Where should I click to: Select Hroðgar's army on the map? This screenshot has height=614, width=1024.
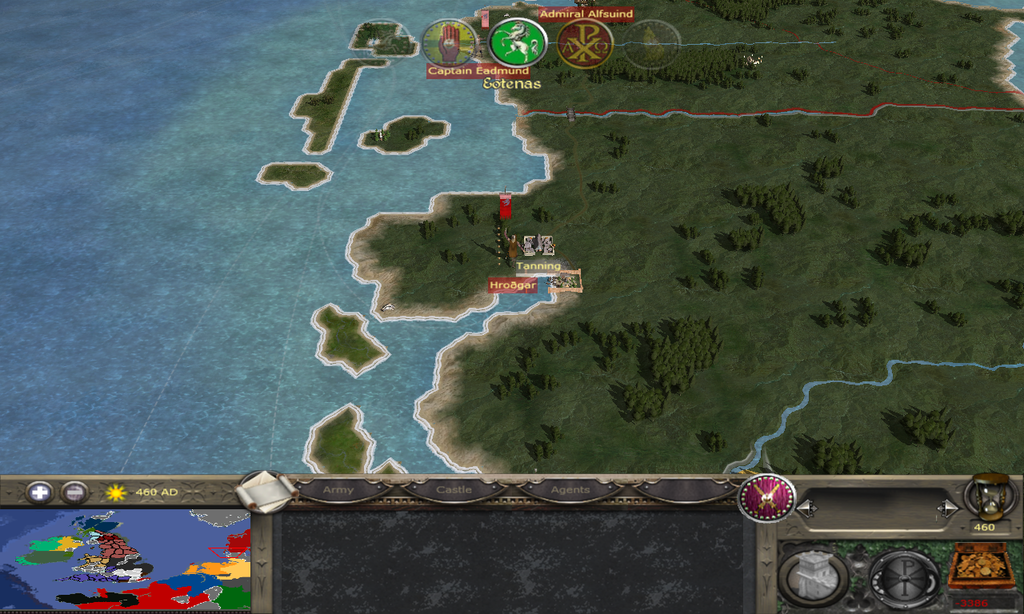pos(510,245)
